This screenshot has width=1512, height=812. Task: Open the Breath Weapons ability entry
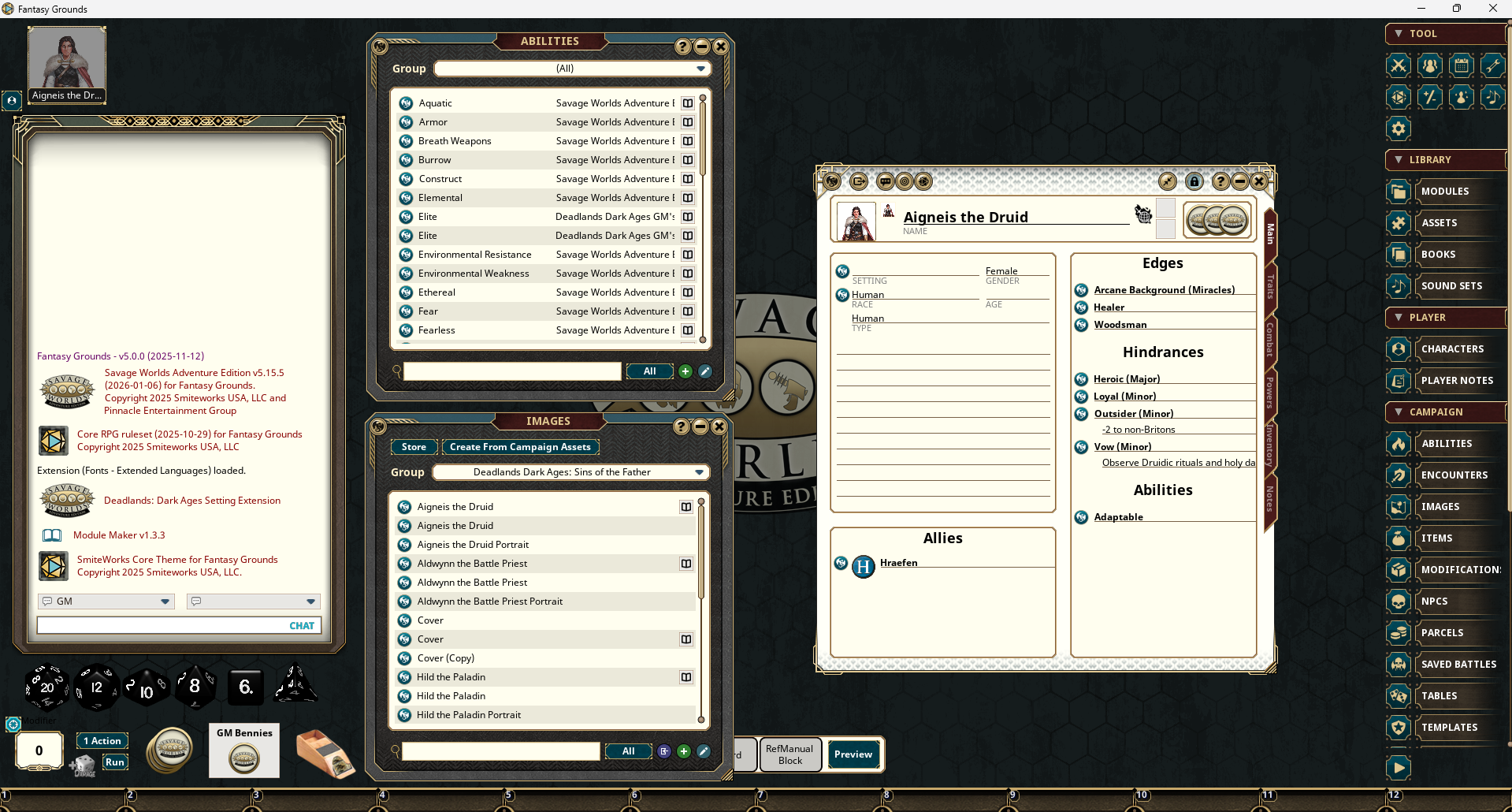point(455,141)
